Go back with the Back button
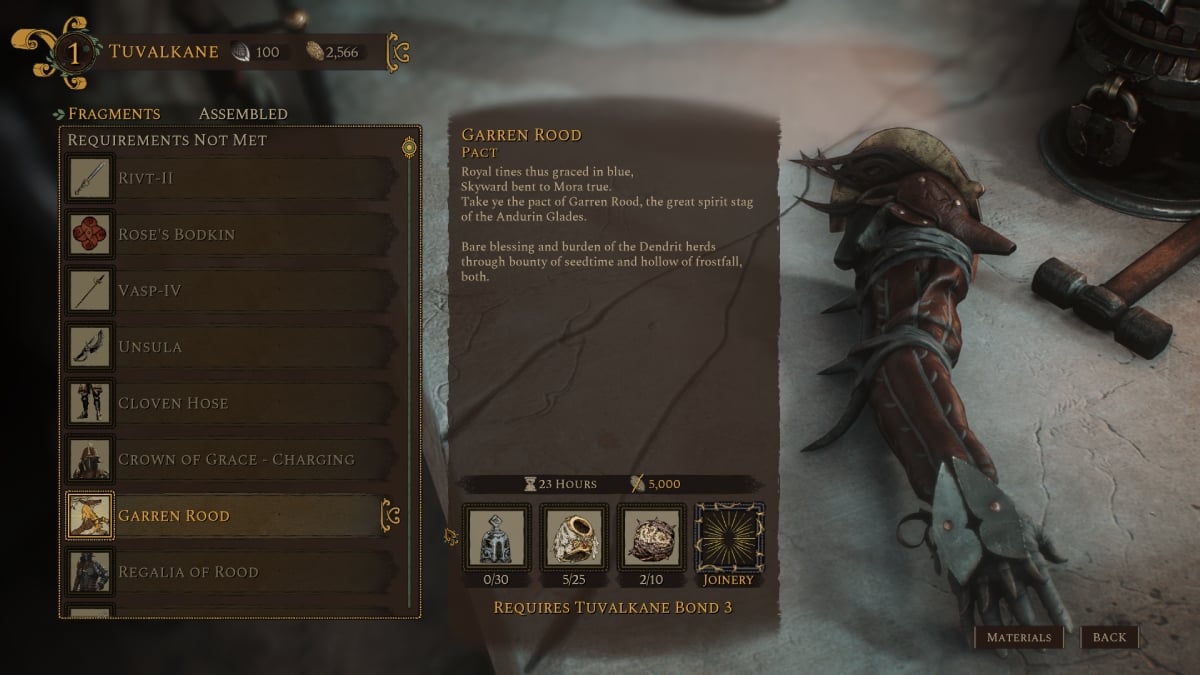 [x=1109, y=637]
